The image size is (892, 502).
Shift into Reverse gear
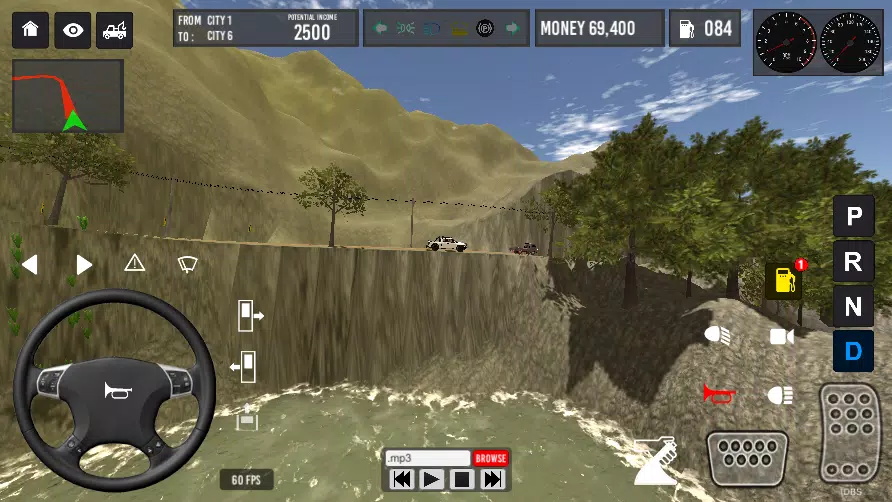(853, 262)
